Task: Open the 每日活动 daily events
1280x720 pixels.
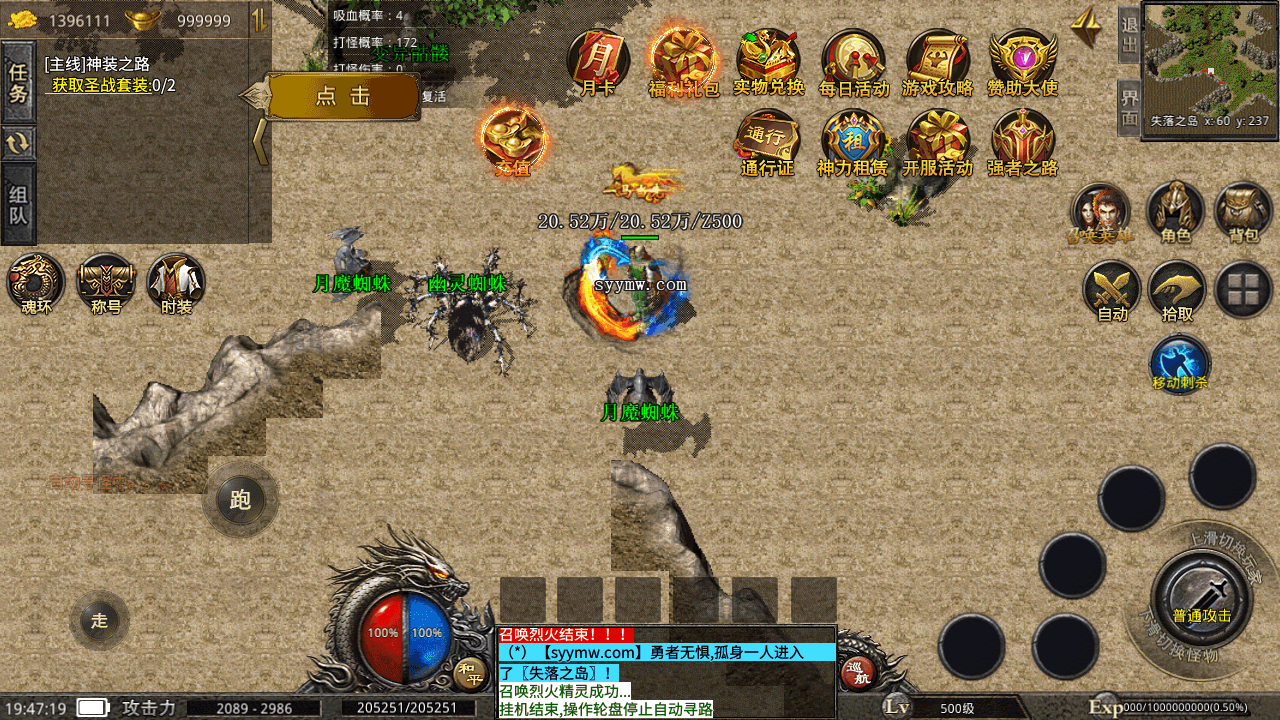Action: 853,60
